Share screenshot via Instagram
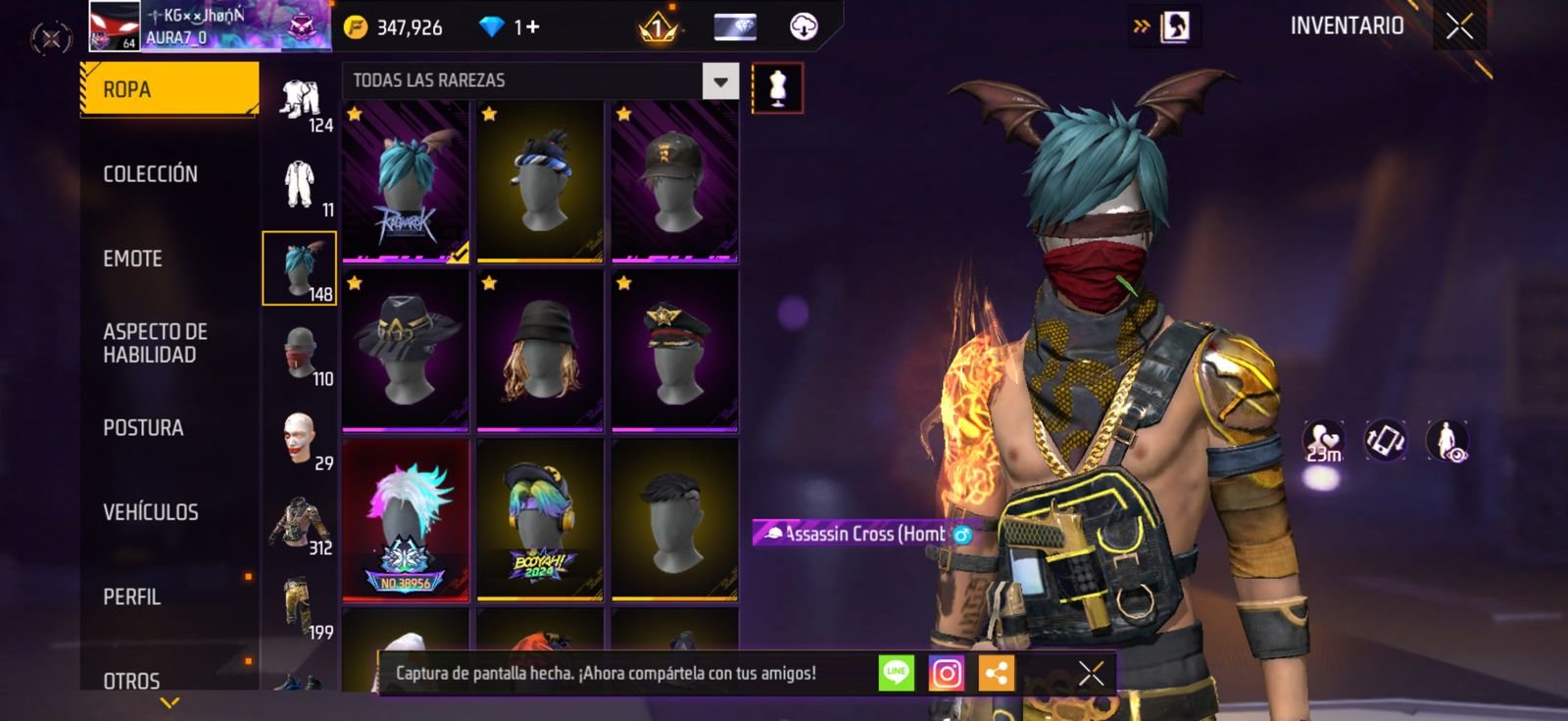 947,673
